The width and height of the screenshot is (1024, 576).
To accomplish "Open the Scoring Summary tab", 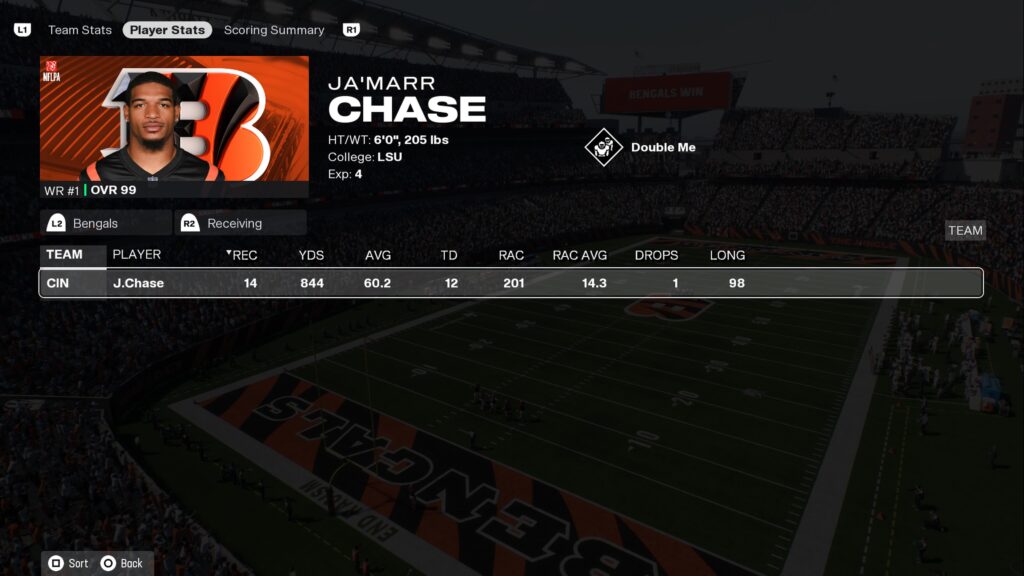I will click(274, 30).
